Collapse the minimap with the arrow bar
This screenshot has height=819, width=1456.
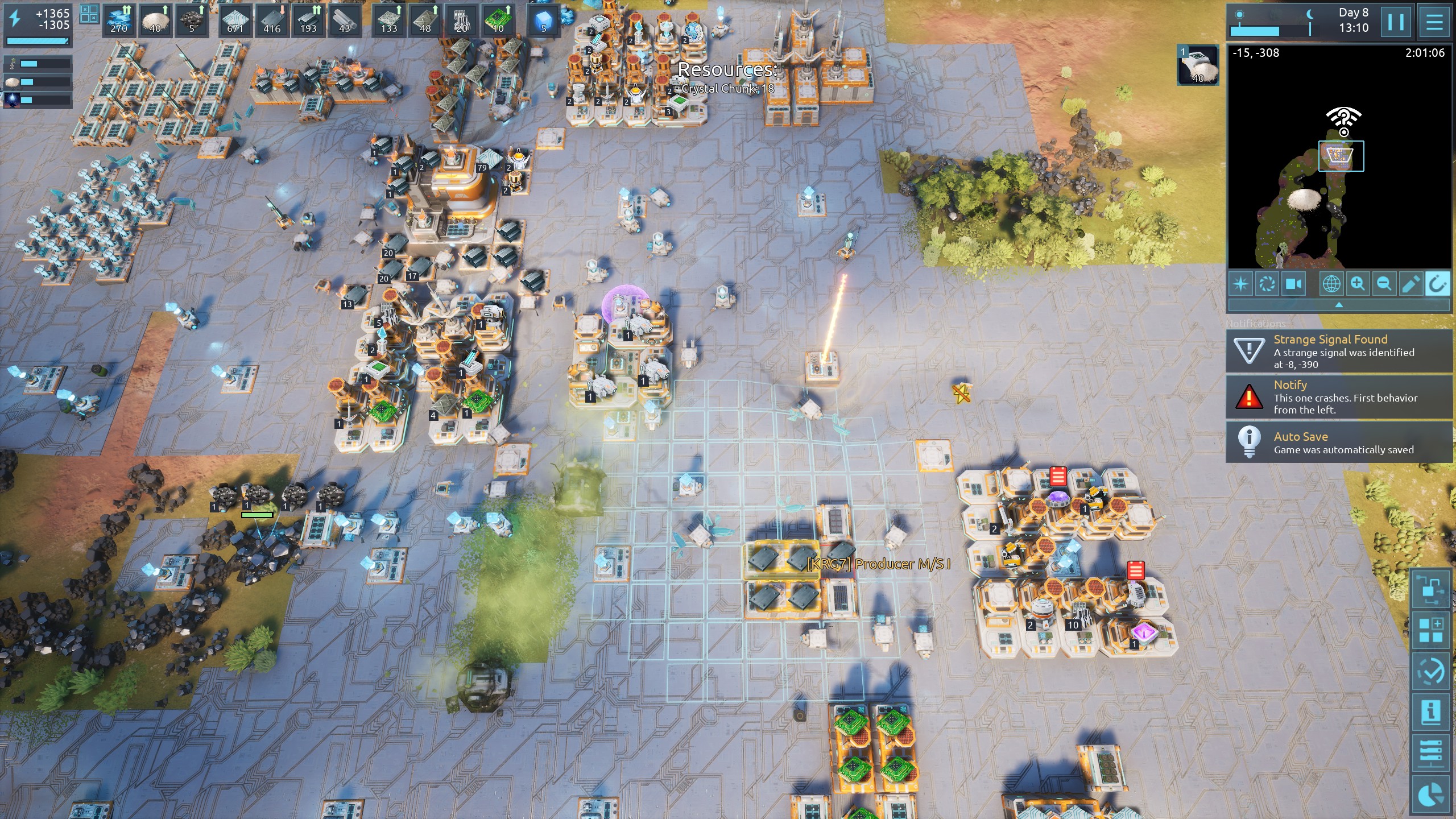(1339, 305)
